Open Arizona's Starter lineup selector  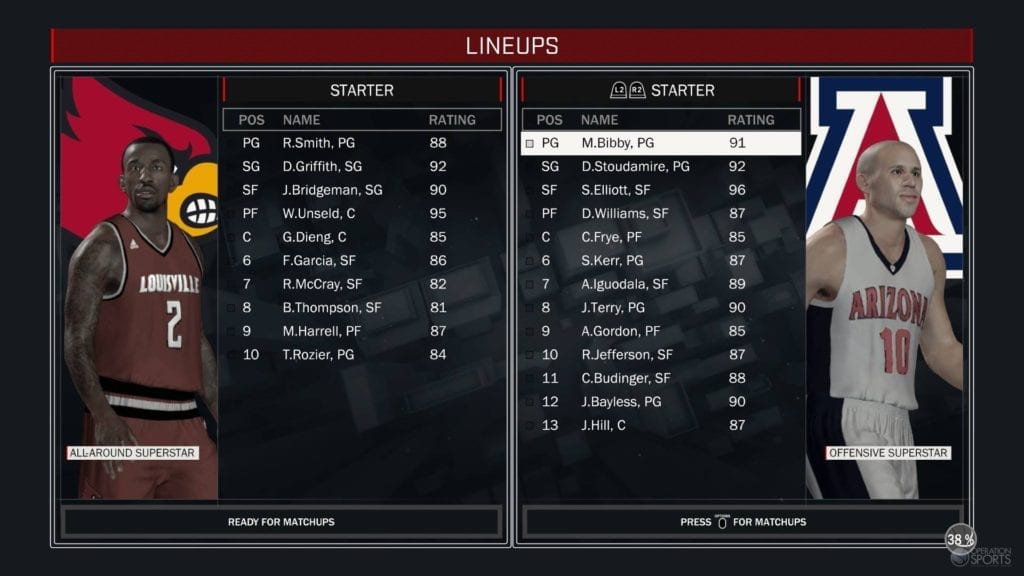661,90
